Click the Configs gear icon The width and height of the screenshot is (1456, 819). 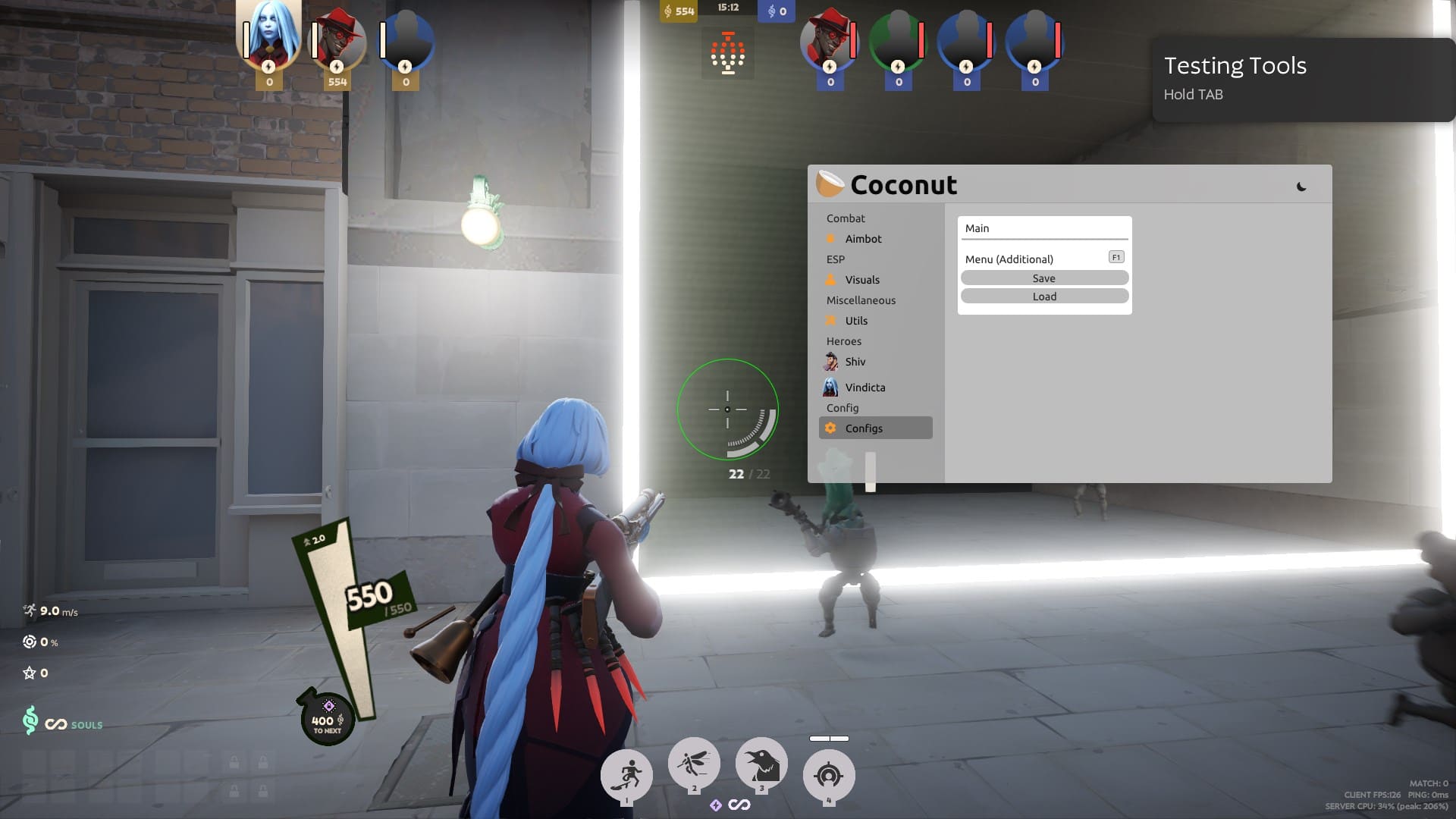pos(831,428)
